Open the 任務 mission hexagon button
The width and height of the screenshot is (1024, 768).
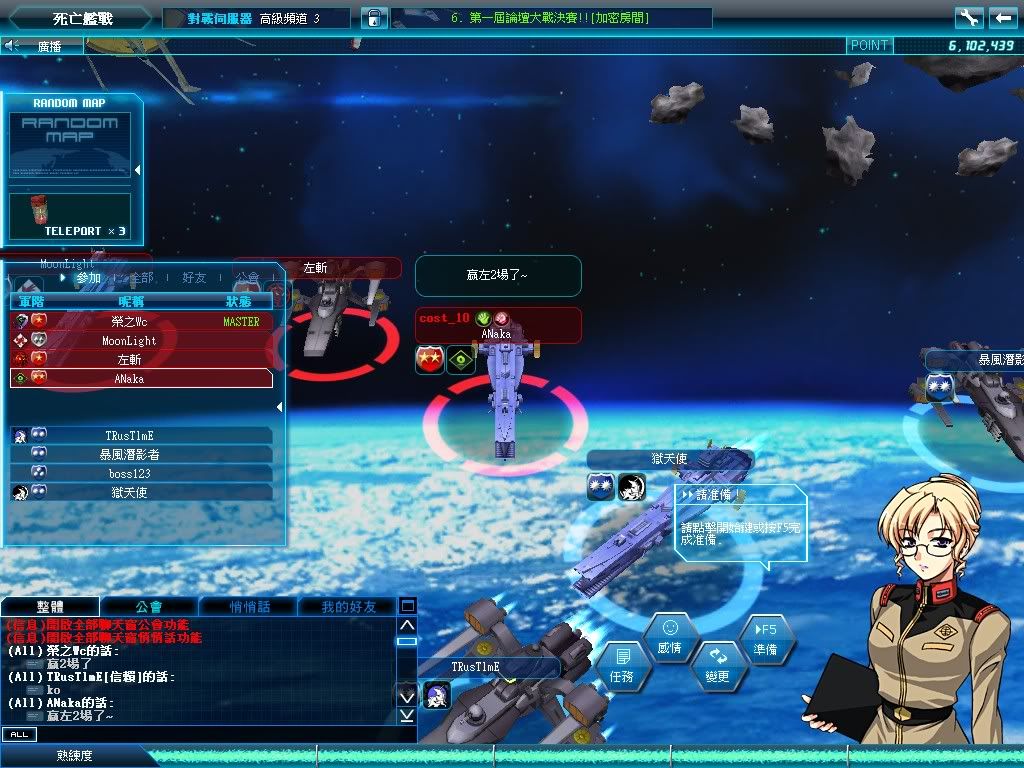(623, 664)
